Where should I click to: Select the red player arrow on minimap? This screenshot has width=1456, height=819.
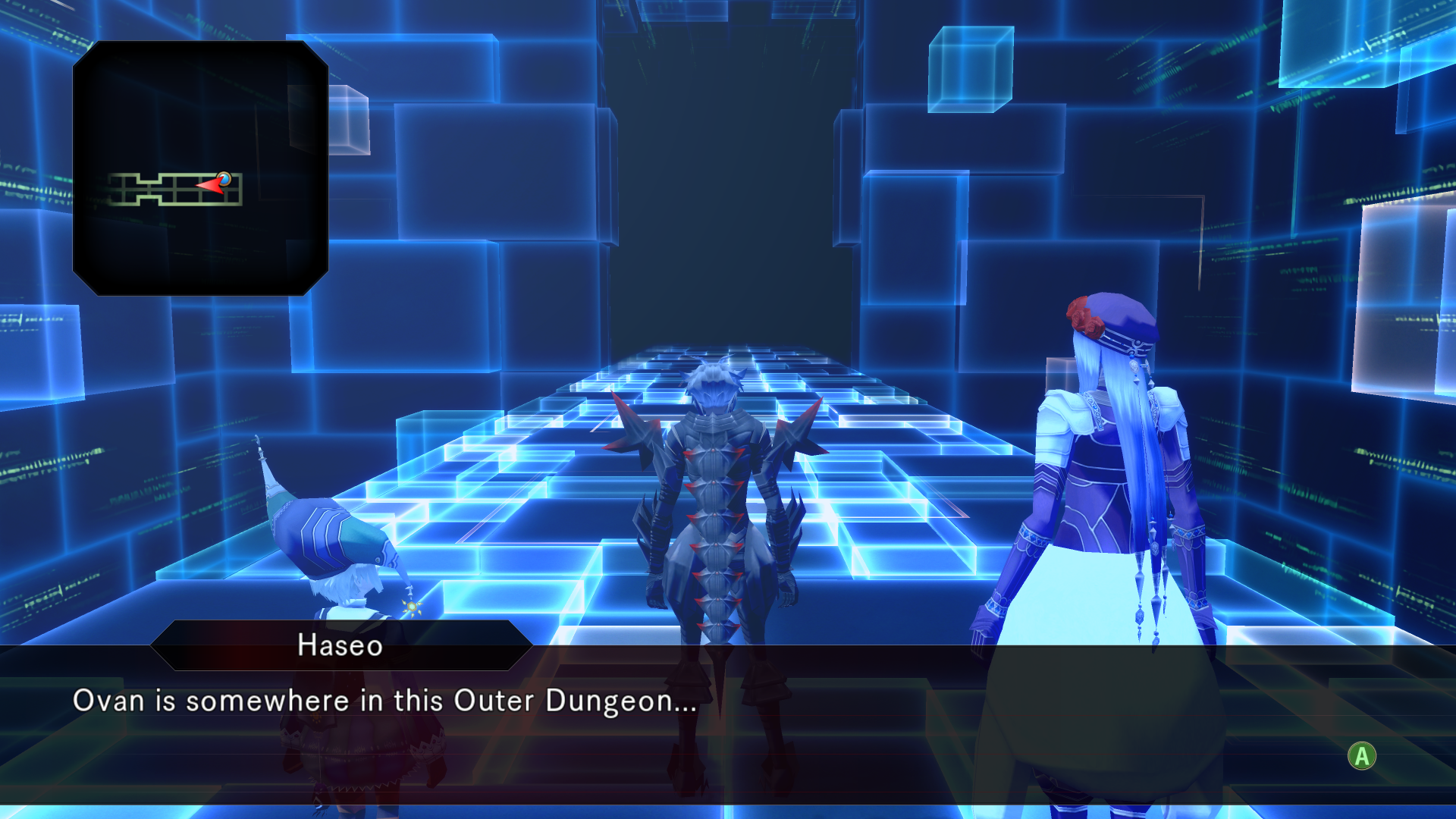211,184
